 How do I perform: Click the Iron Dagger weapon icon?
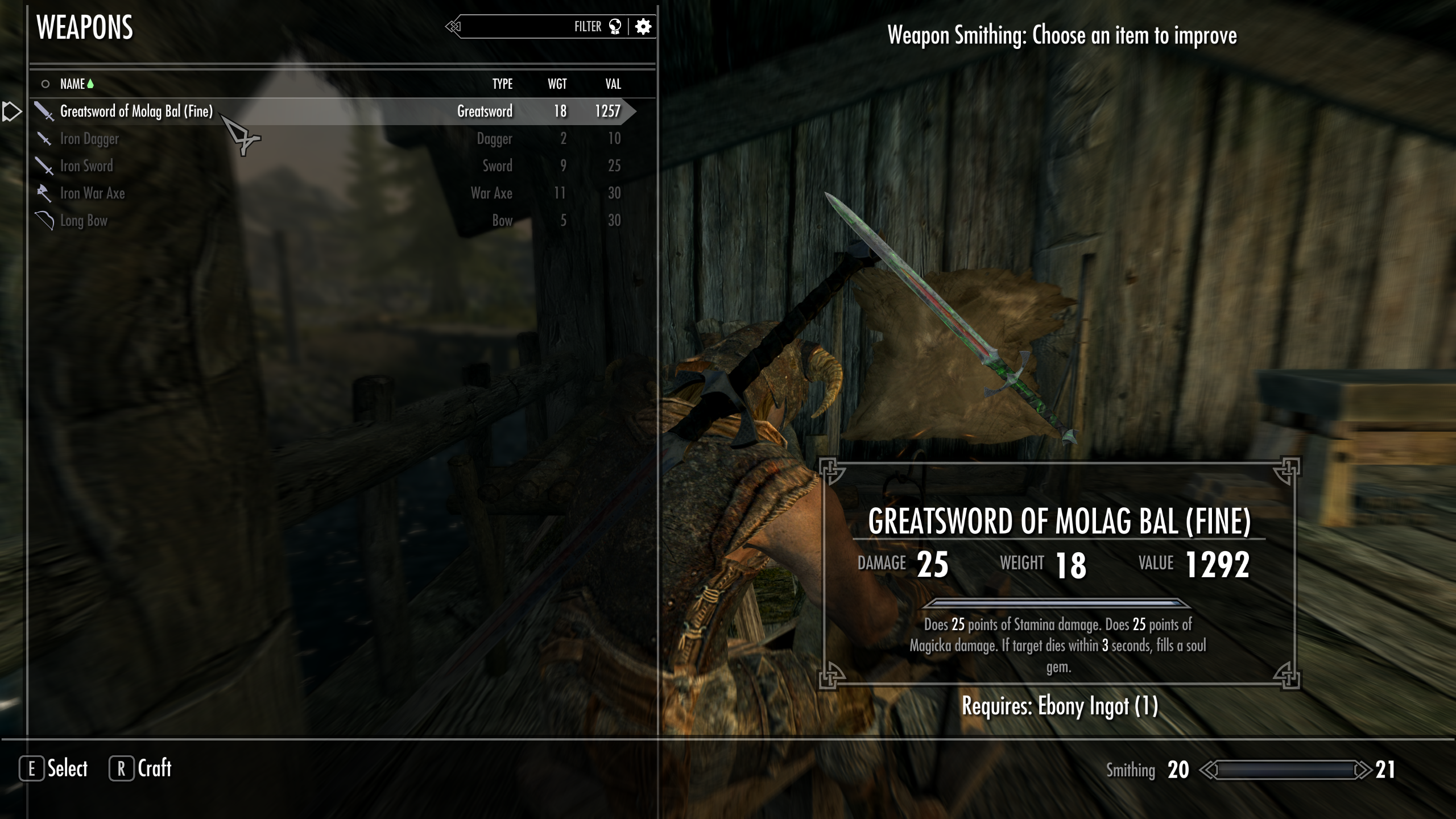pos(44,138)
